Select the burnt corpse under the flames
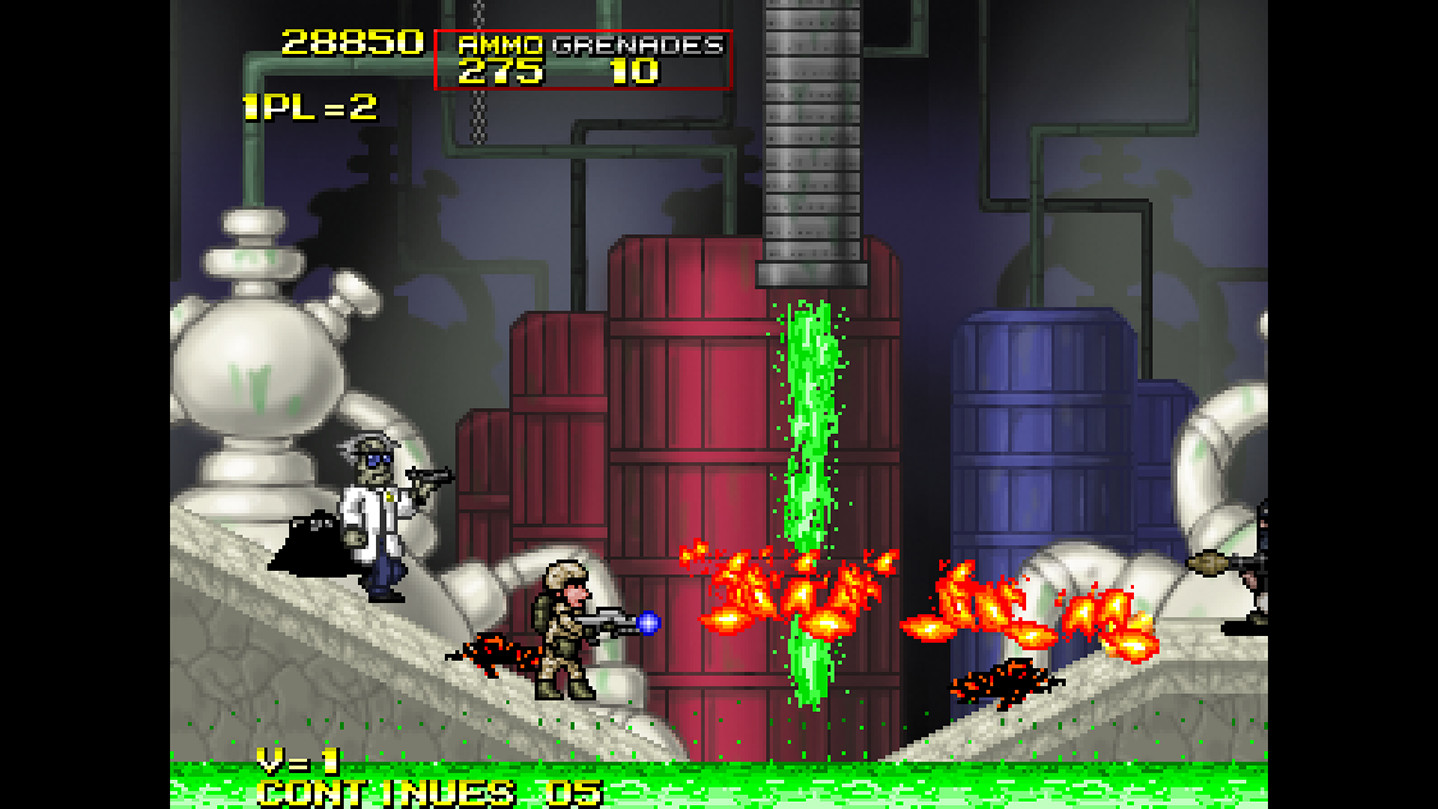The width and height of the screenshot is (1438, 809). click(1000, 685)
